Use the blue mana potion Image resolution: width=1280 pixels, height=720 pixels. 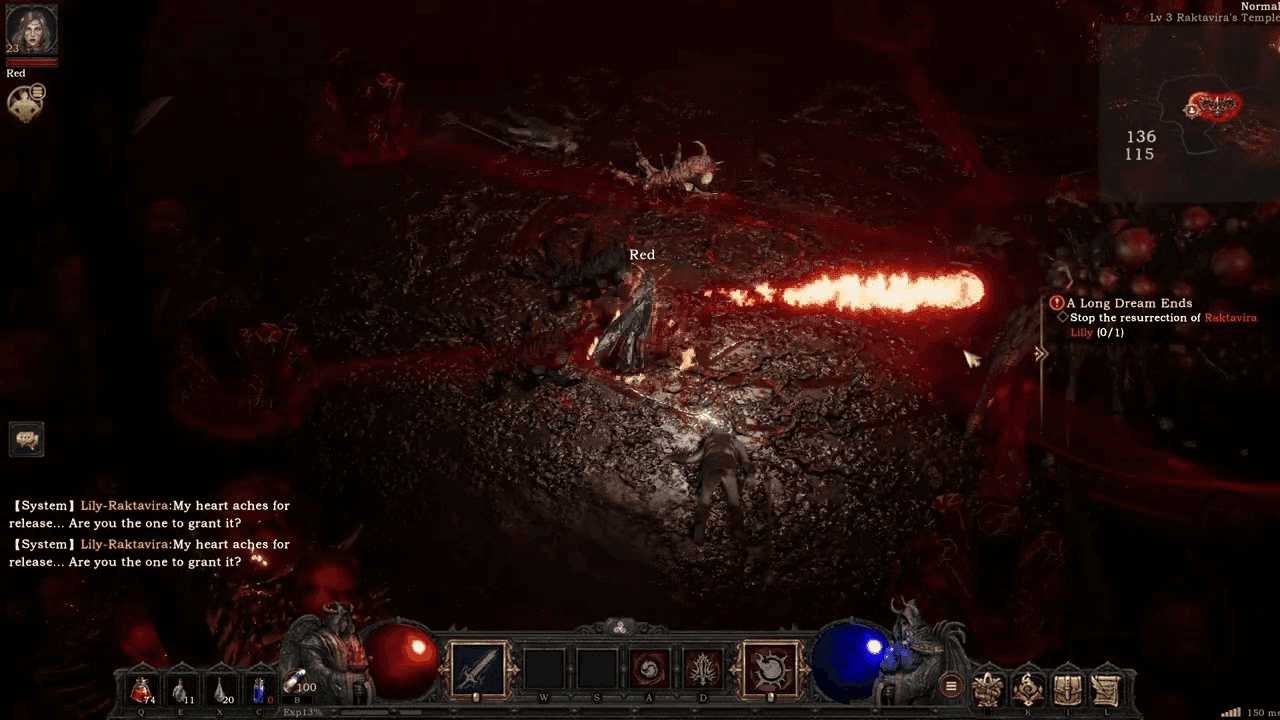pos(260,689)
